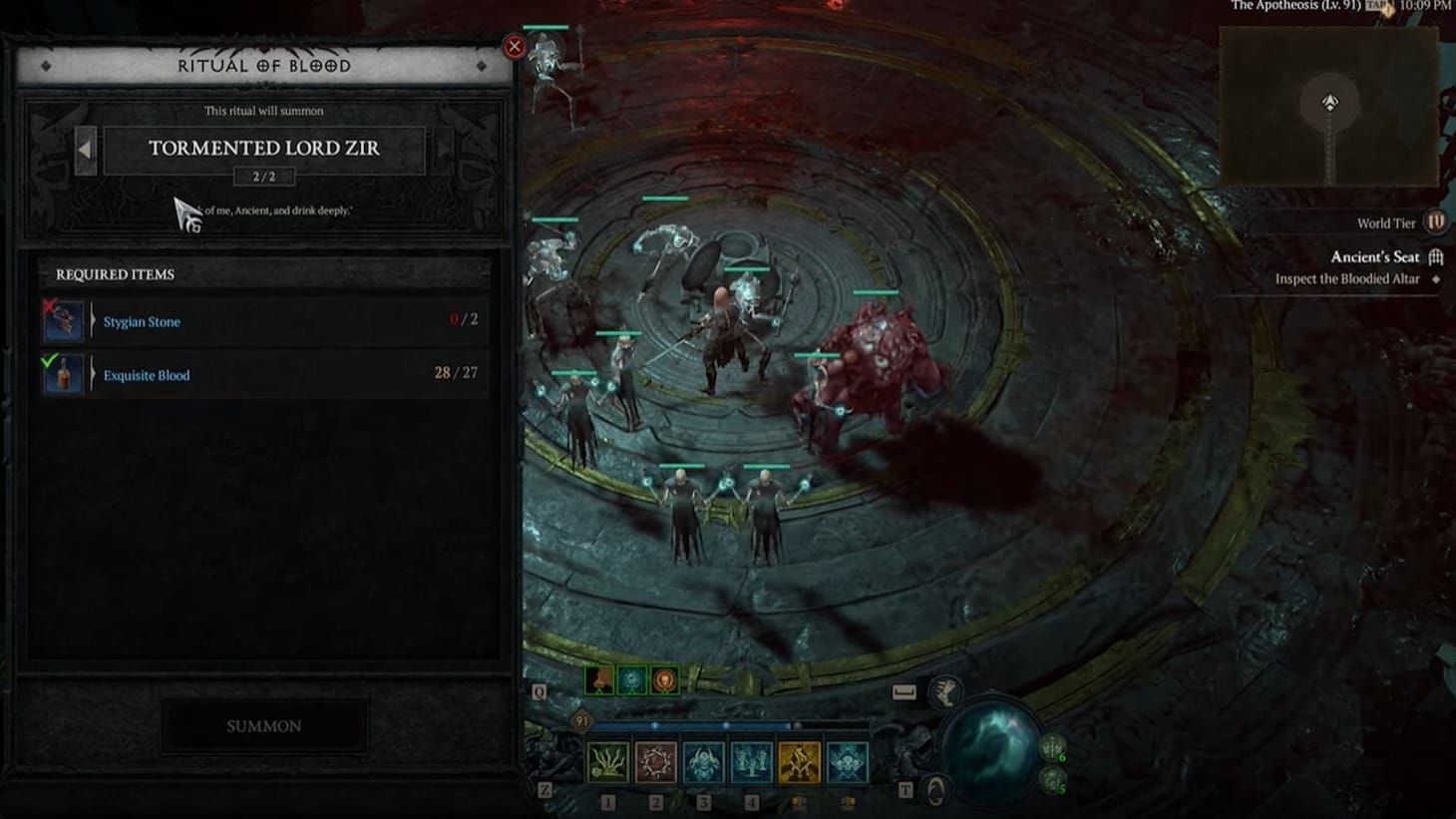Click the orange minion buff icon above the skill bar

pyautogui.click(x=664, y=678)
